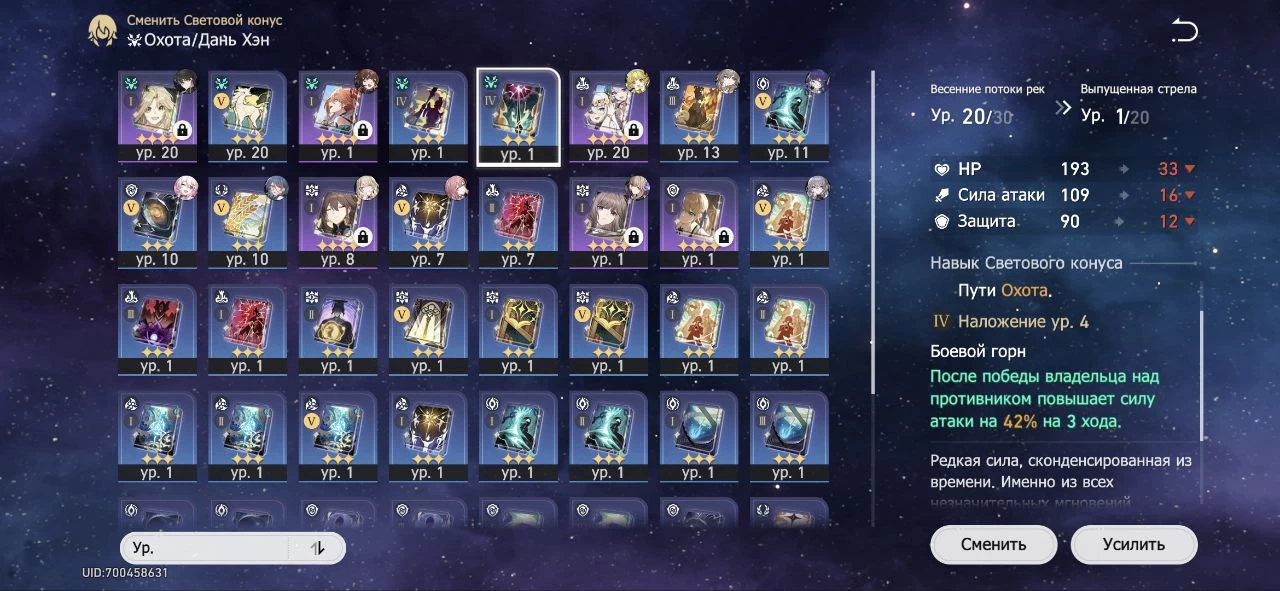Open enhancement via the Усилить button
This screenshot has height=591, width=1280.
tap(1133, 545)
